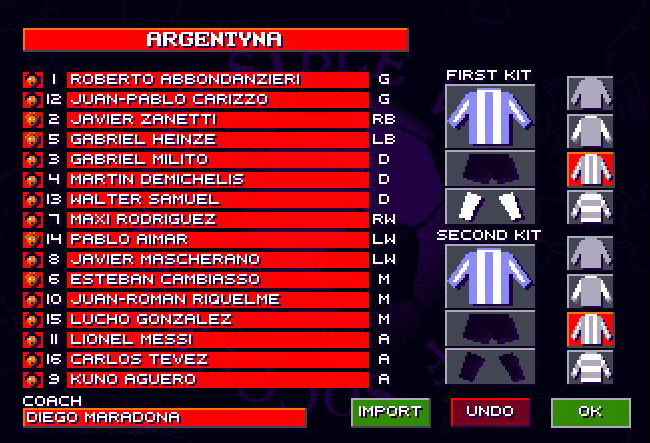The height and width of the screenshot is (443, 650).
Task: Click the second kit striped shirt preview
Action: [x=490, y=276]
